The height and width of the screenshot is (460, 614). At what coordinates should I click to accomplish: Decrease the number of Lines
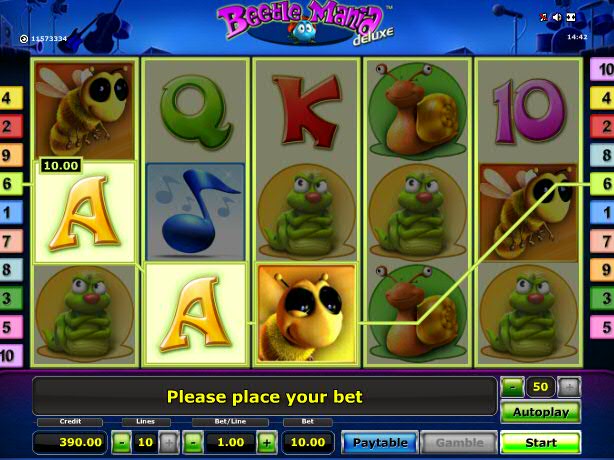(121, 442)
